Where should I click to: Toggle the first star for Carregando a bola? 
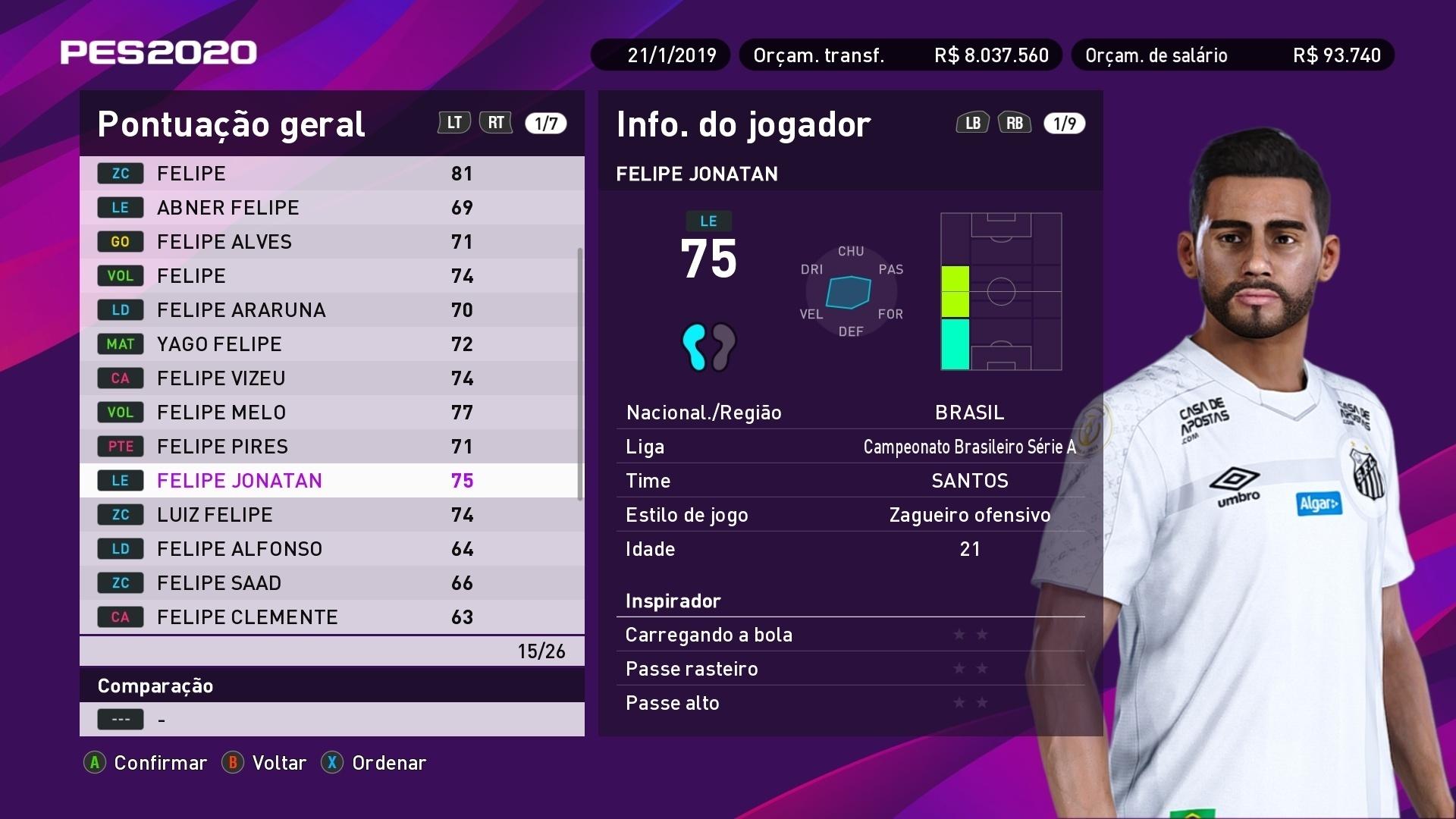[x=960, y=635]
